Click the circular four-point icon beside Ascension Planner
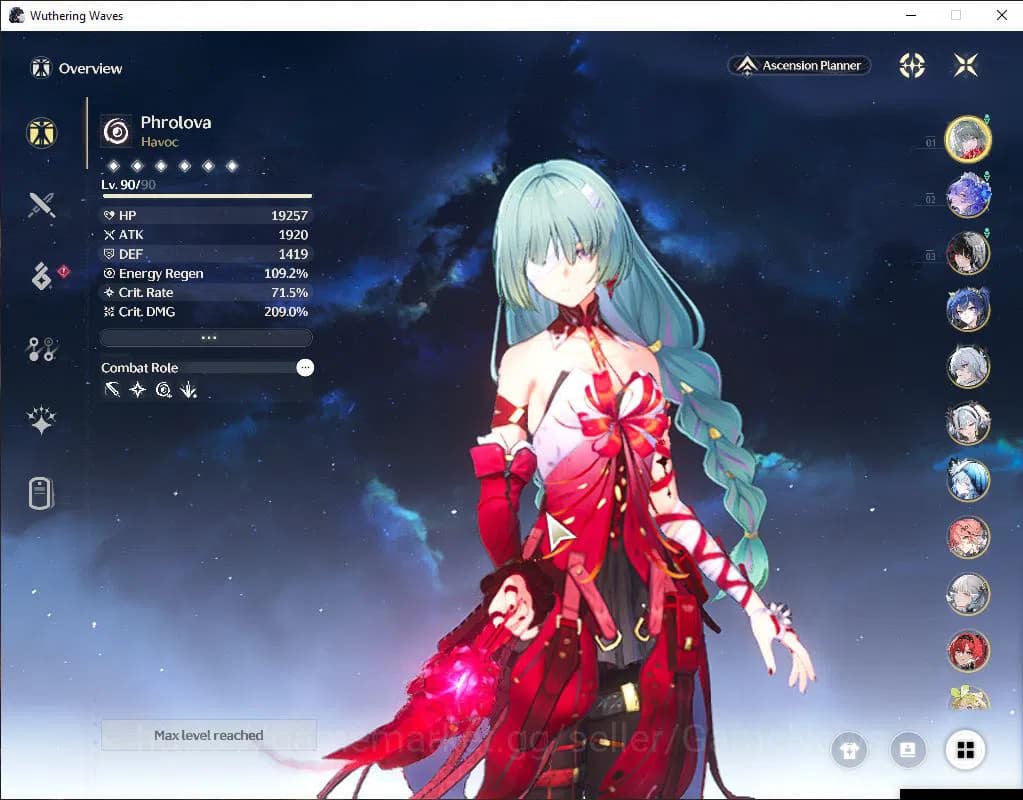 (912, 66)
